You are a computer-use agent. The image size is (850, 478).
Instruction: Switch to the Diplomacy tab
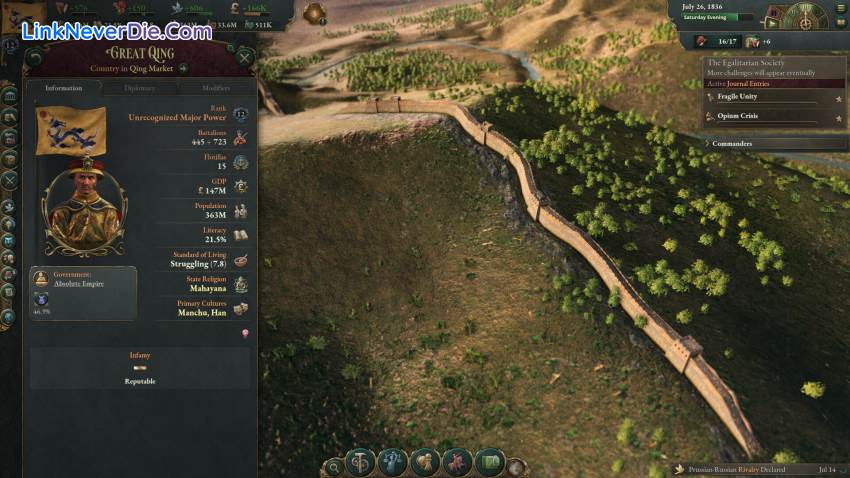(x=140, y=88)
